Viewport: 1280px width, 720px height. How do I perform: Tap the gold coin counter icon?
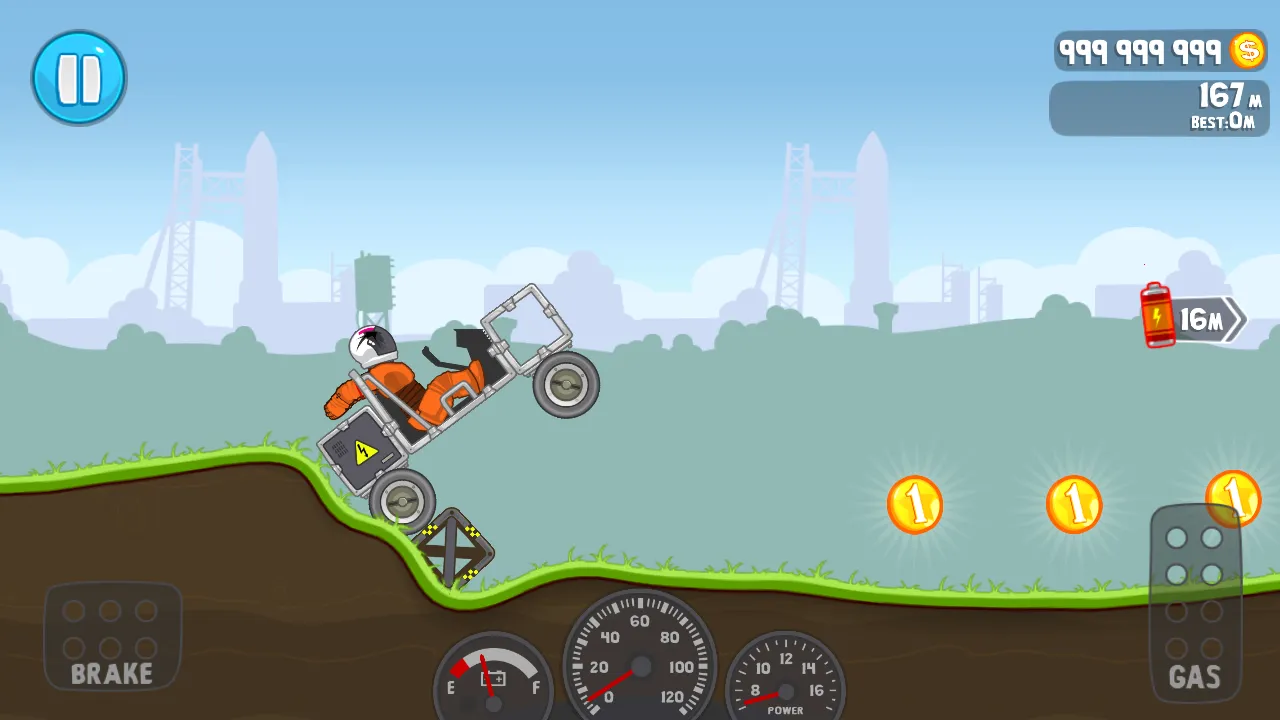pyautogui.click(x=1247, y=50)
